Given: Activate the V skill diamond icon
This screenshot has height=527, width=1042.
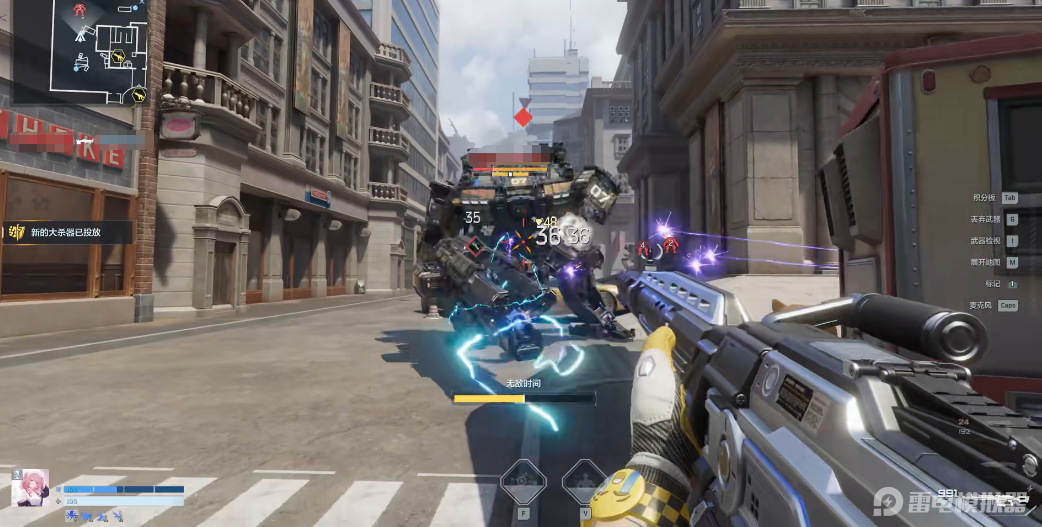Looking at the screenshot, I should tap(583, 481).
